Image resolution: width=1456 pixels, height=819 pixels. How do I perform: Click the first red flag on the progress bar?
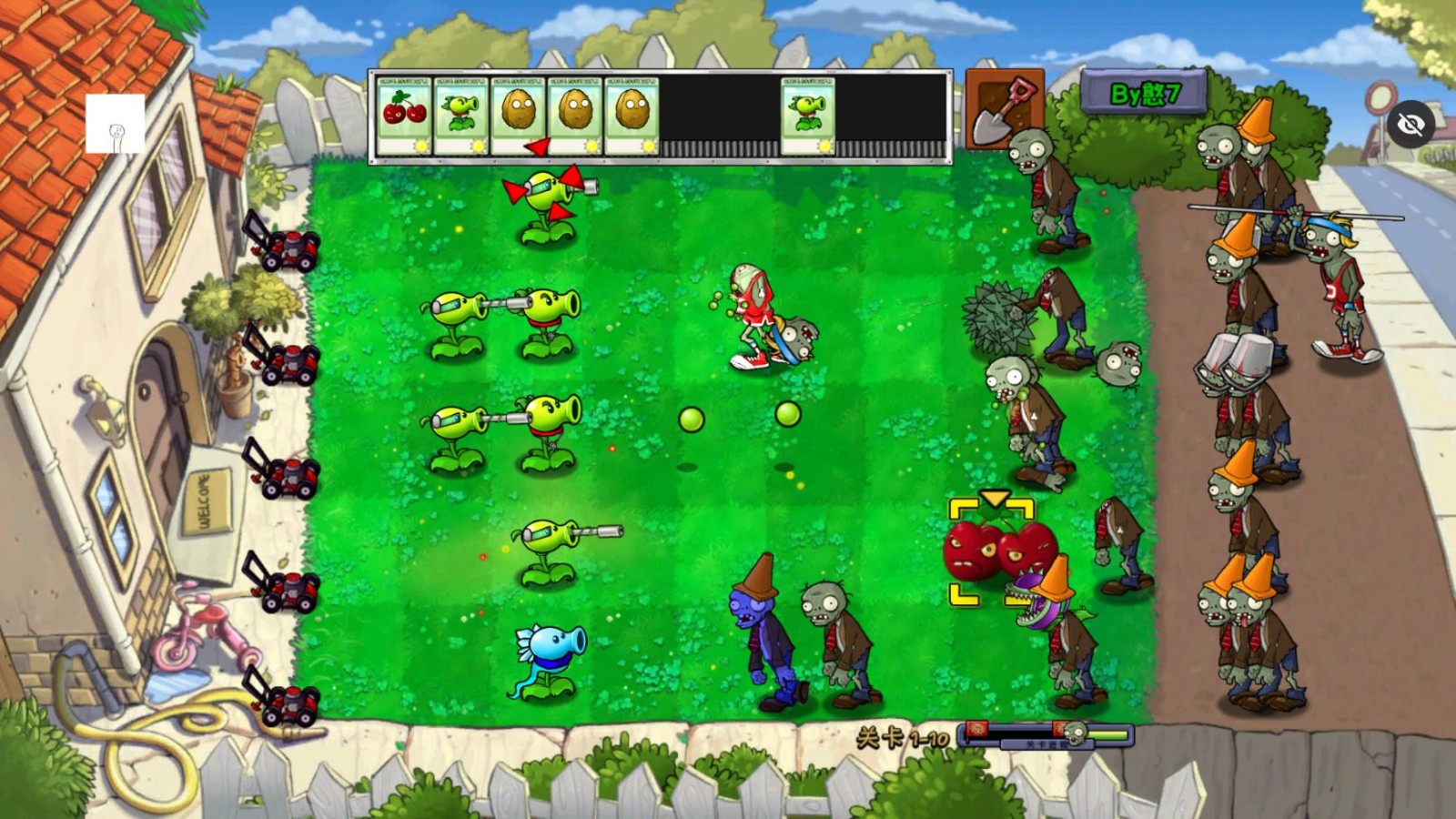[977, 728]
